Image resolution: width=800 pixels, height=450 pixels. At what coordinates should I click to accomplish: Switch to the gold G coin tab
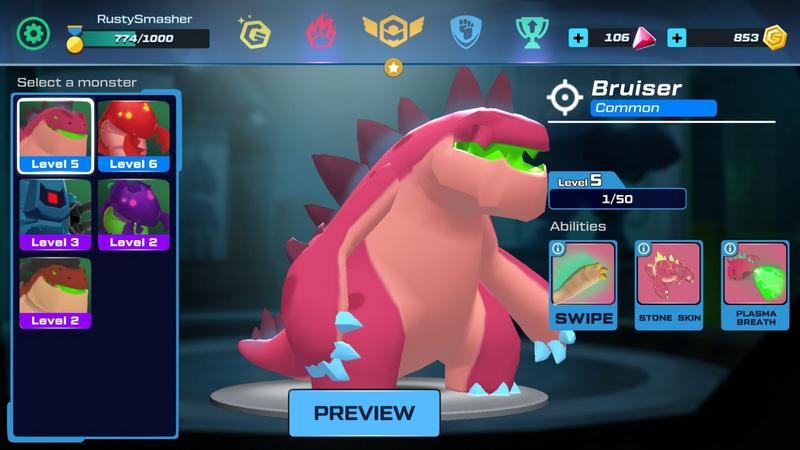coord(255,35)
